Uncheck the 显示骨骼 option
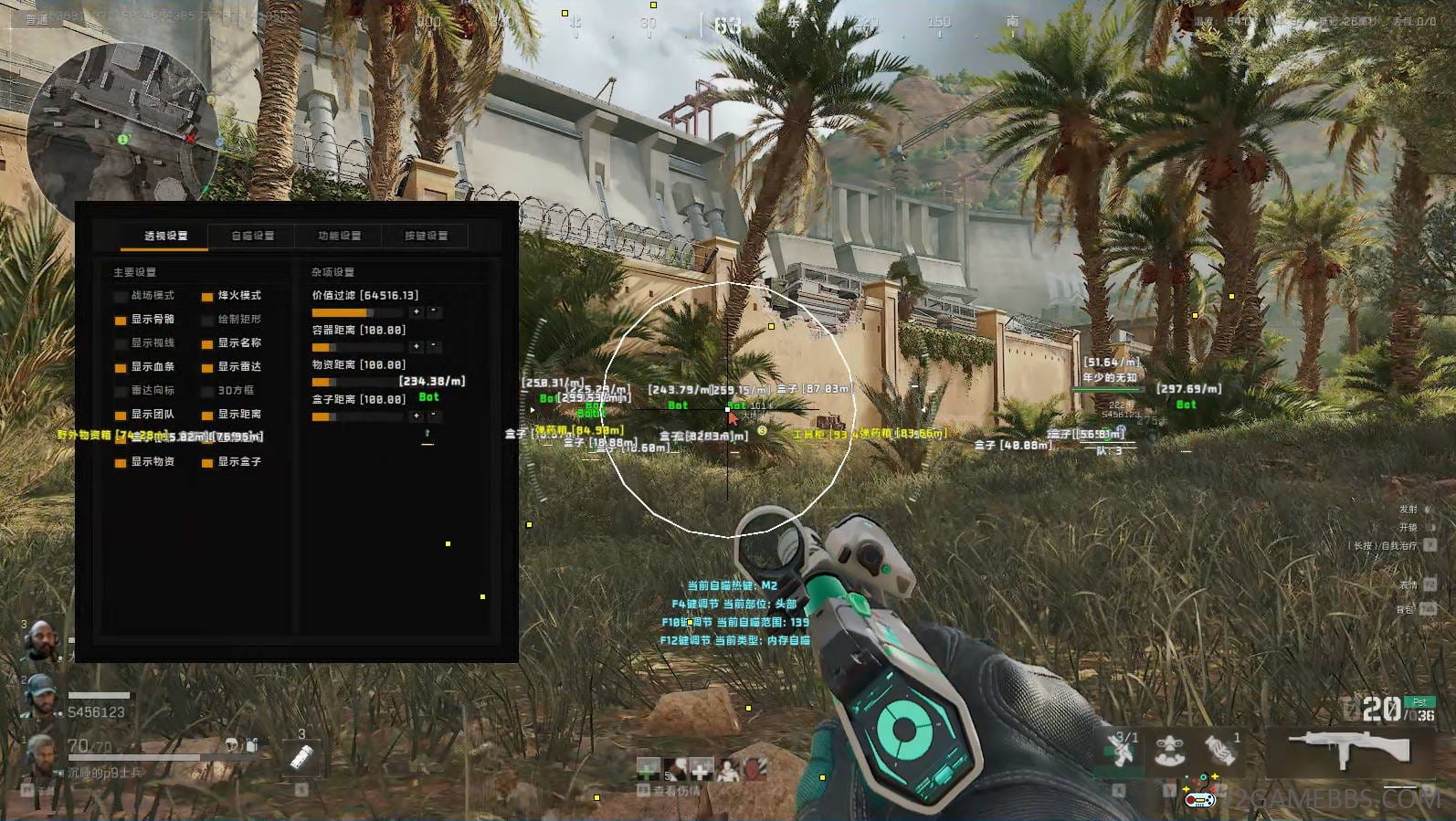Viewport: 1456px width, 821px height. tap(121, 320)
